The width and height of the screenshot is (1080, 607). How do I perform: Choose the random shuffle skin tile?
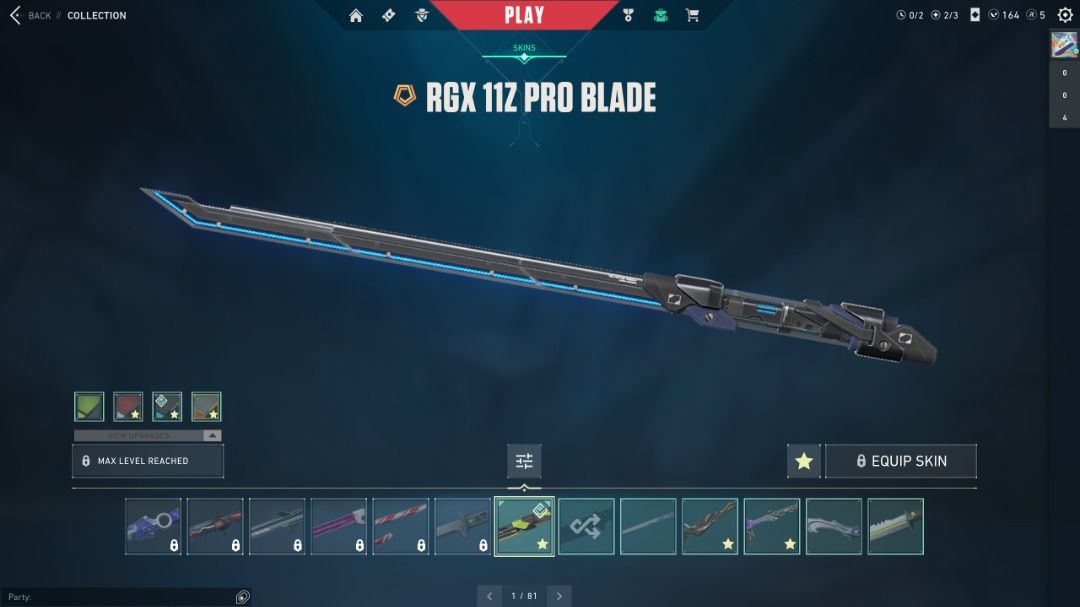click(x=586, y=526)
